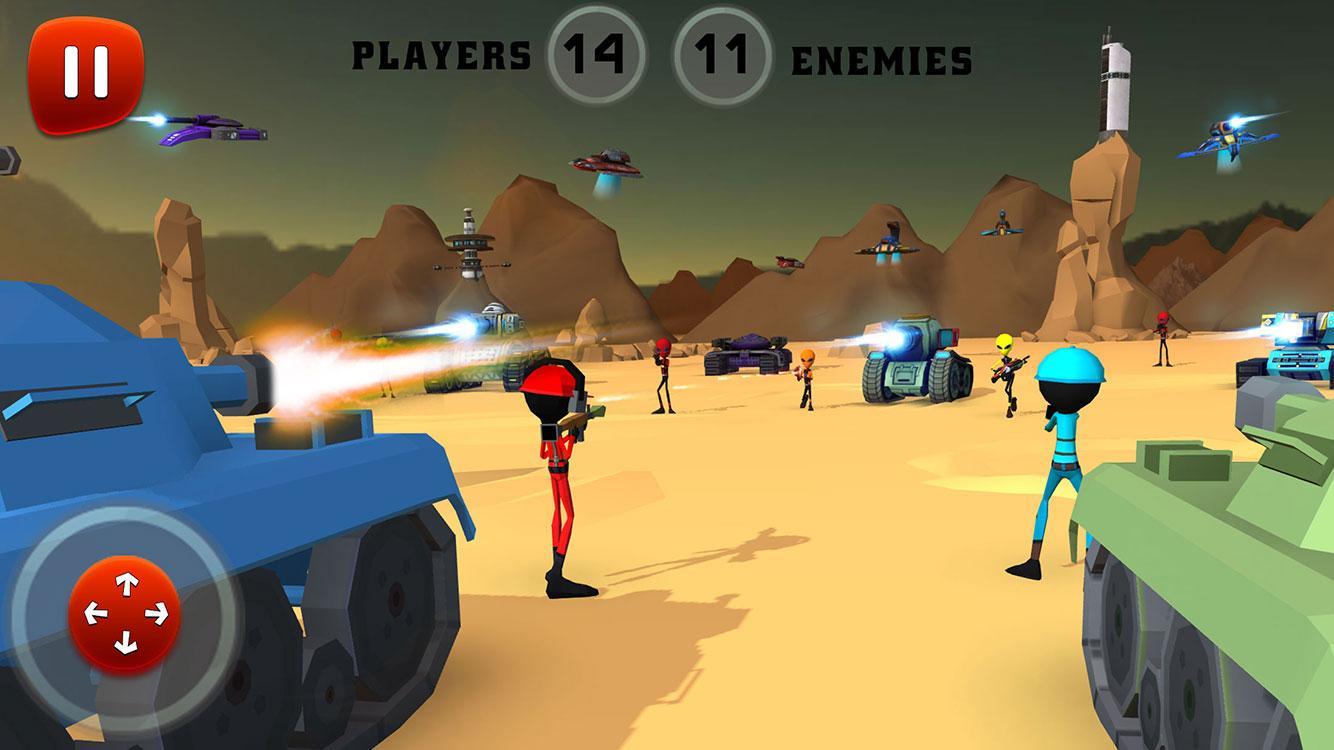Target the orange alien enemy
The height and width of the screenshot is (750, 1334).
806,380
